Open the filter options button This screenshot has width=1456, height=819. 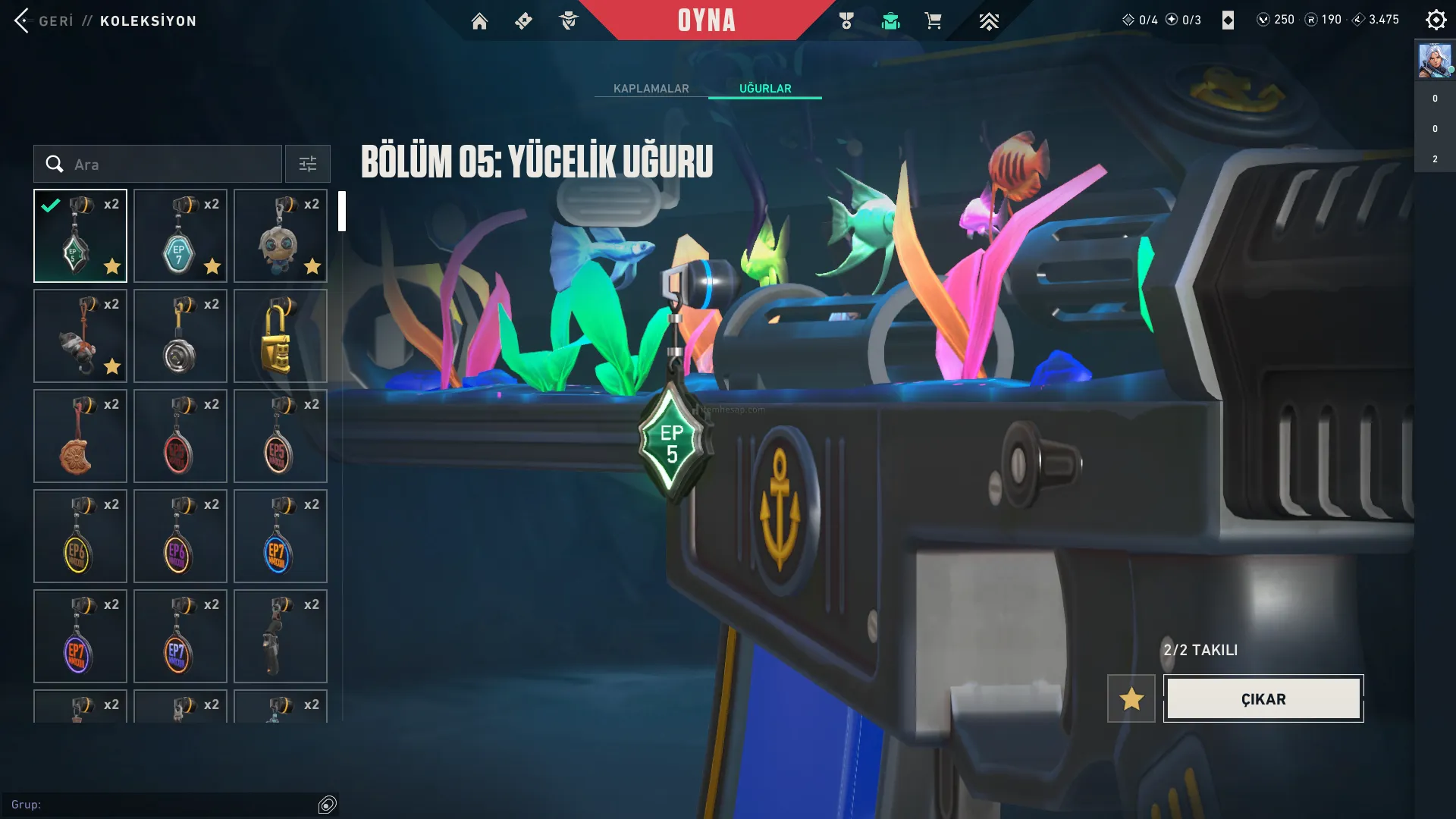point(308,164)
